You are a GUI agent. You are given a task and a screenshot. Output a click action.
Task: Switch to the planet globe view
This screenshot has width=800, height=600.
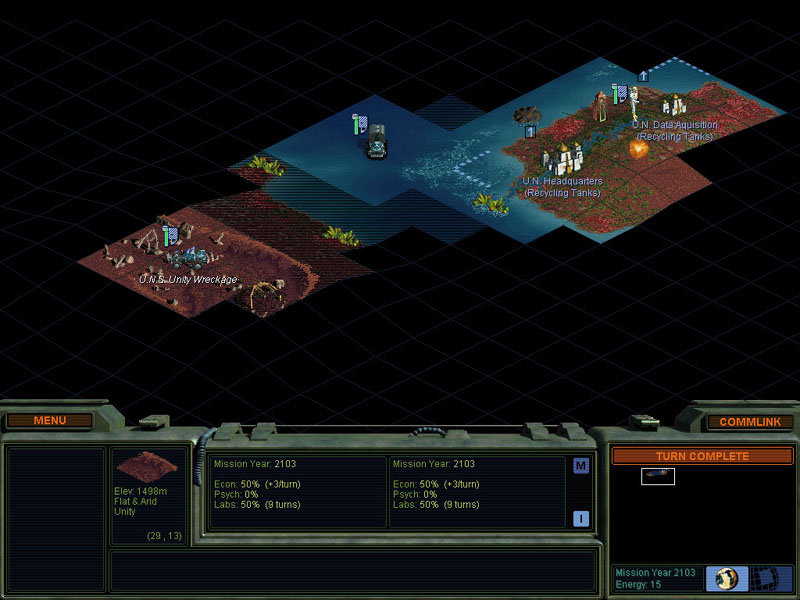[726, 579]
